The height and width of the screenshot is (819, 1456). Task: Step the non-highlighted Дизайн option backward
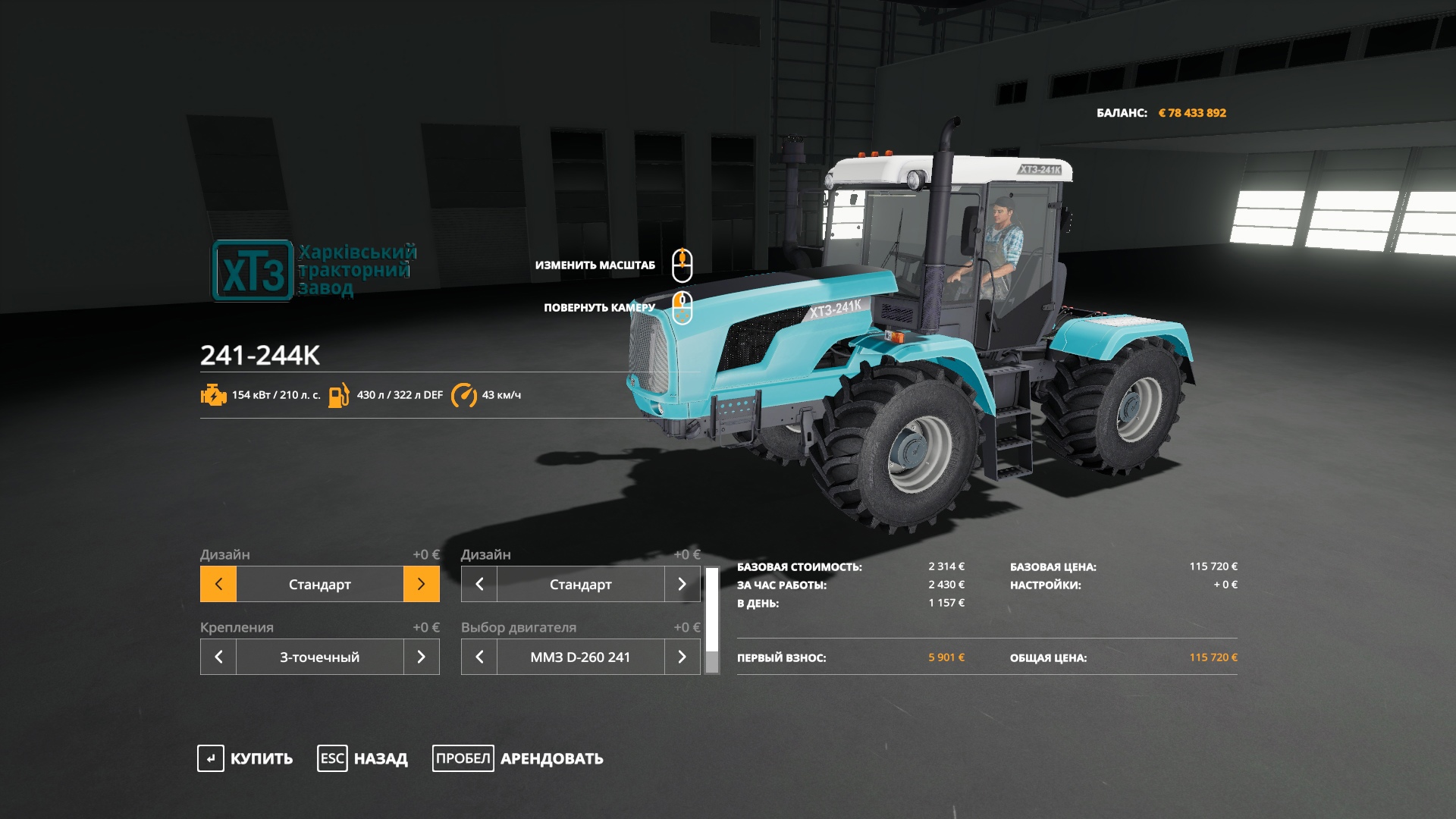click(479, 584)
